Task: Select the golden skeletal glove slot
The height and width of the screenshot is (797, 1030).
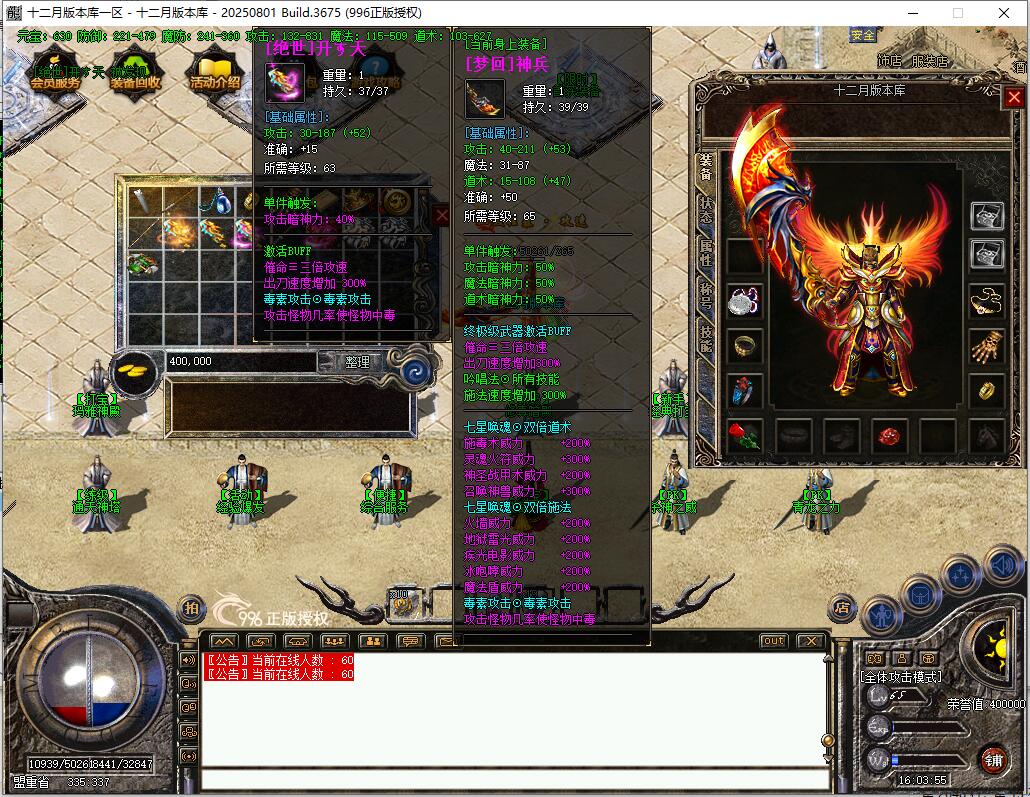Action: coord(987,345)
